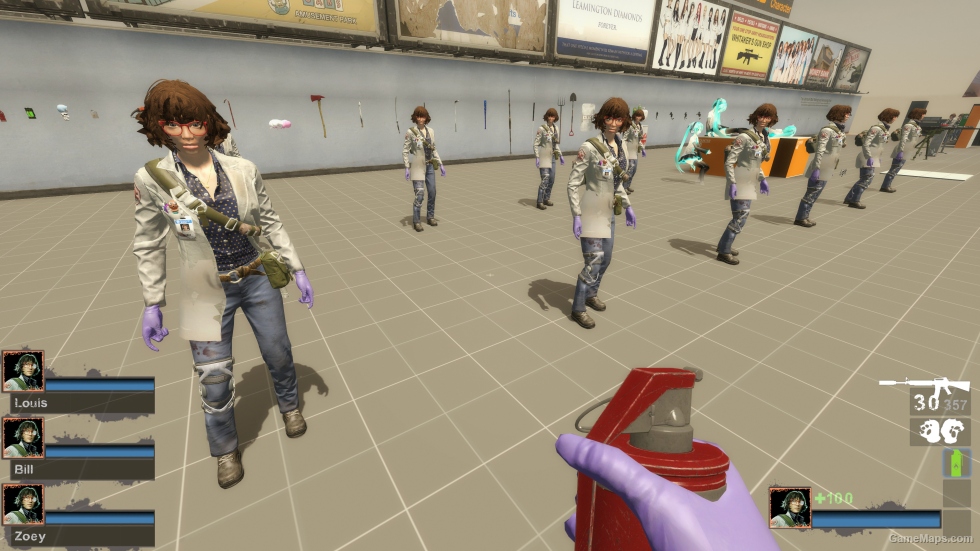Click your own survivor portrait
Screen dimensions: 980x551
click(x=789, y=507)
